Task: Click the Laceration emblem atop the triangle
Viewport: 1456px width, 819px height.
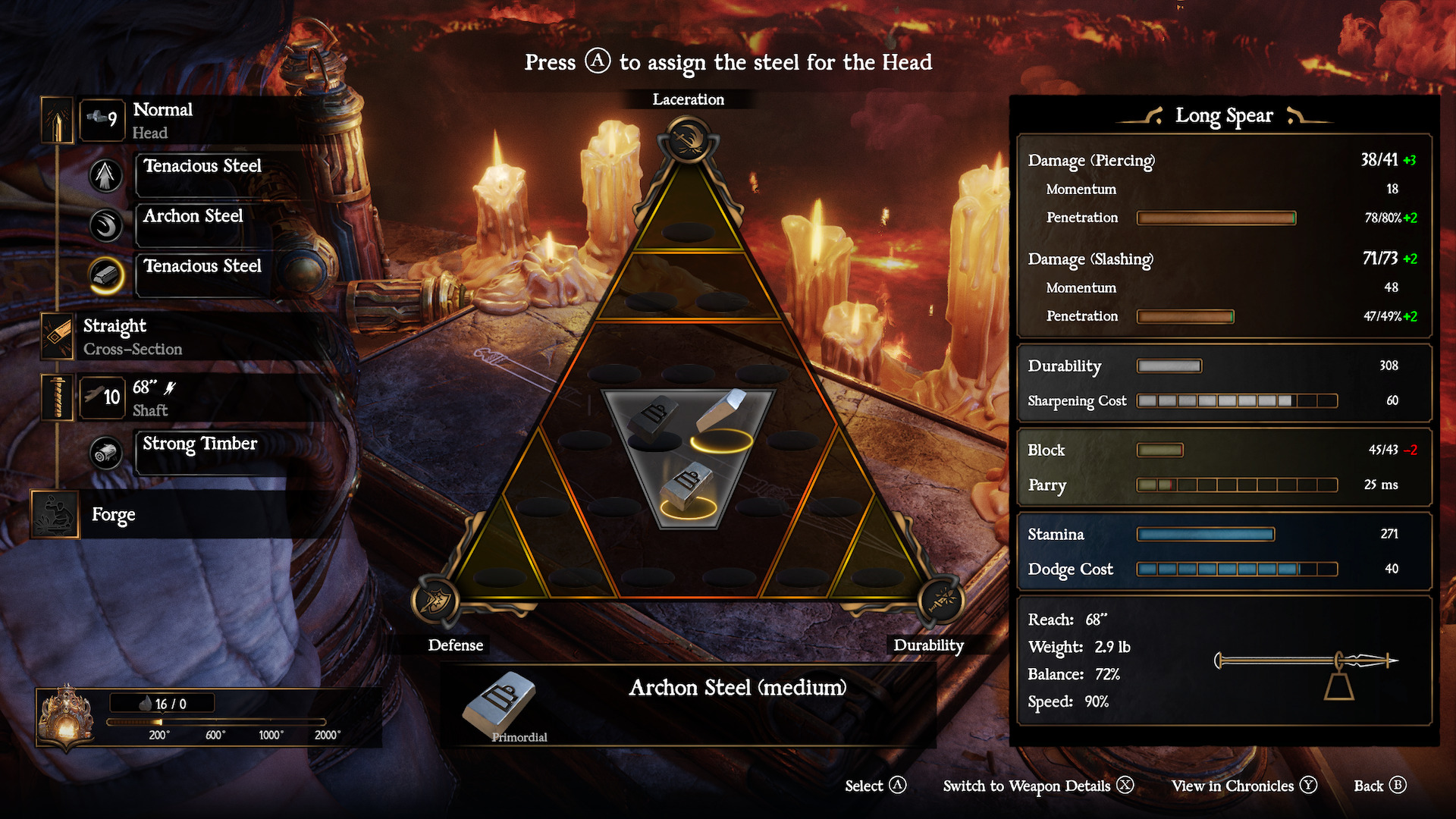Action: (x=689, y=140)
